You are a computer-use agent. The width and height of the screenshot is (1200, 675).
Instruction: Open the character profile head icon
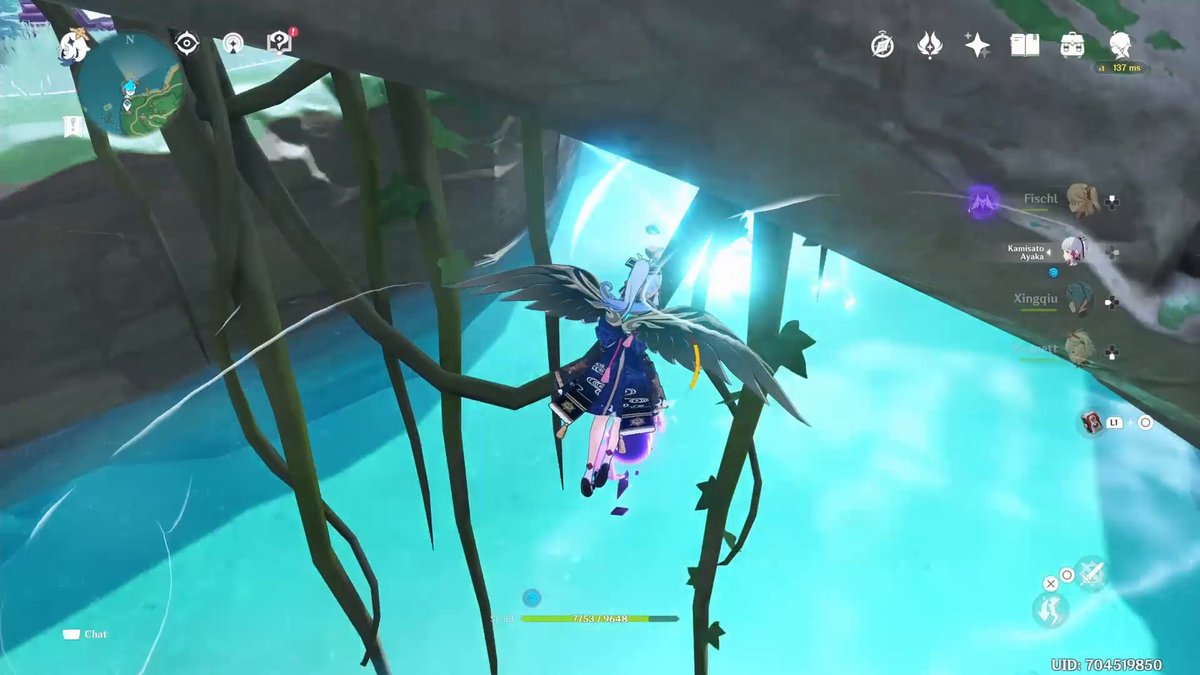coord(1121,45)
